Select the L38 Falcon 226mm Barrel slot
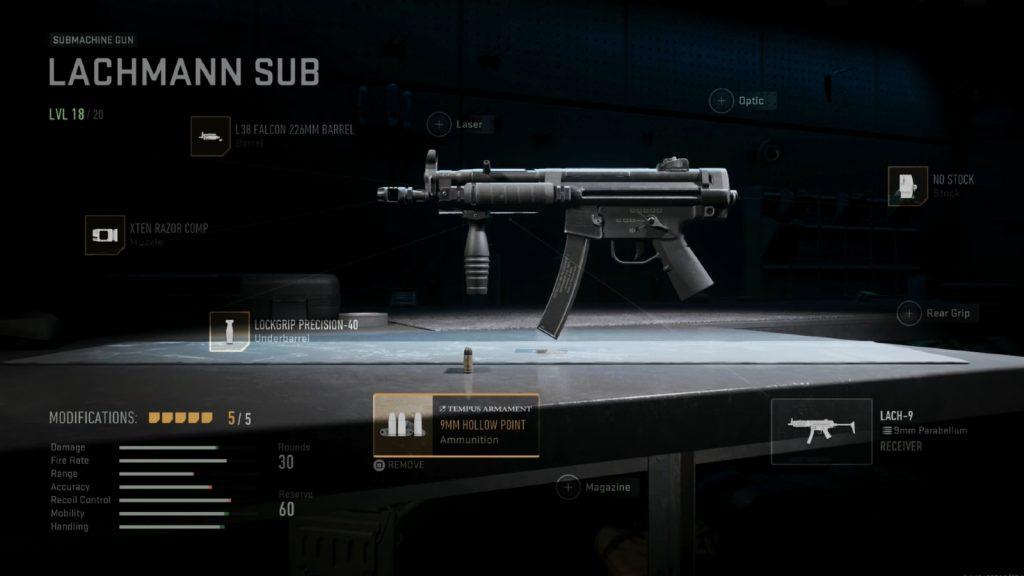This screenshot has width=1024, height=576. tap(211, 136)
